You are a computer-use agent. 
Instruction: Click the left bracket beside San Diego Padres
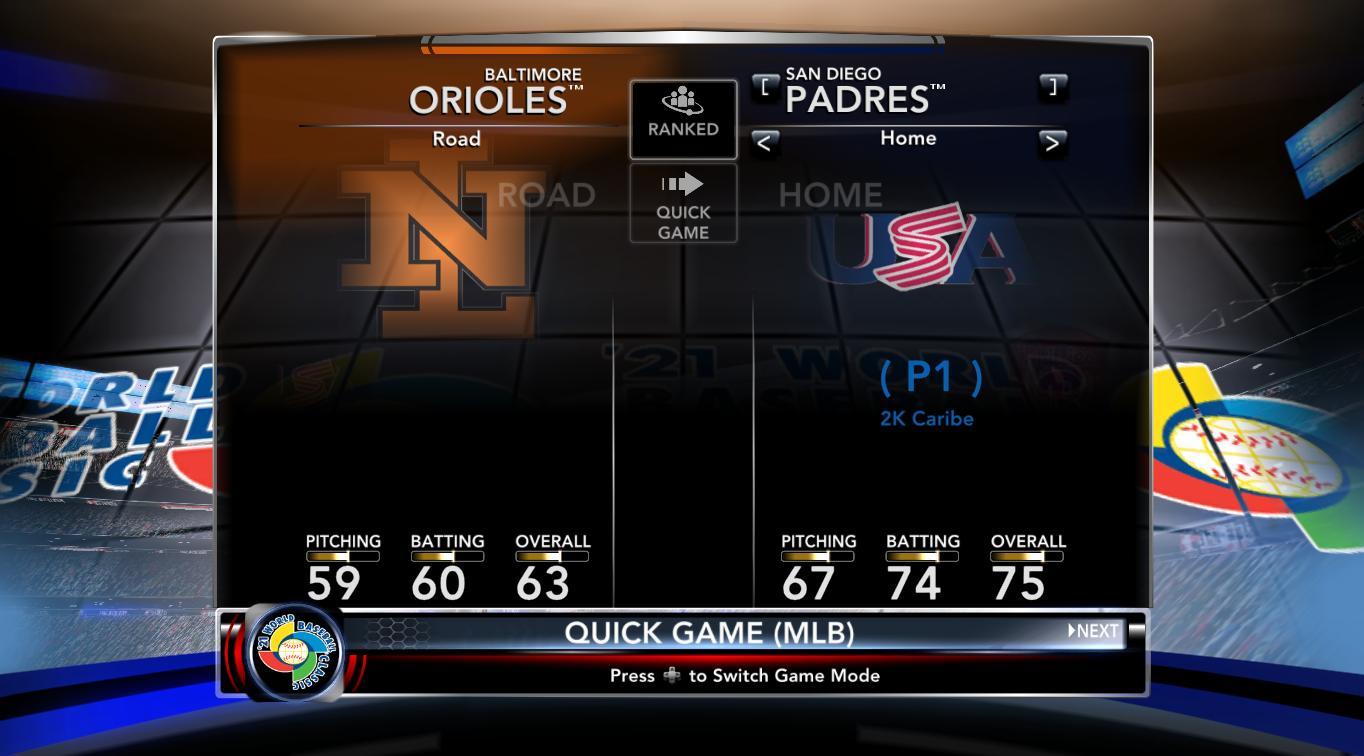765,87
